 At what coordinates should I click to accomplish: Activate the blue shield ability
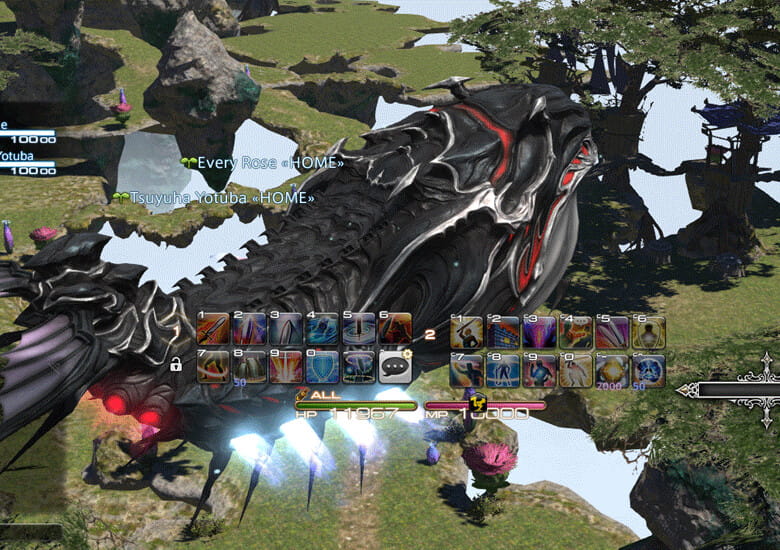coord(322,367)
